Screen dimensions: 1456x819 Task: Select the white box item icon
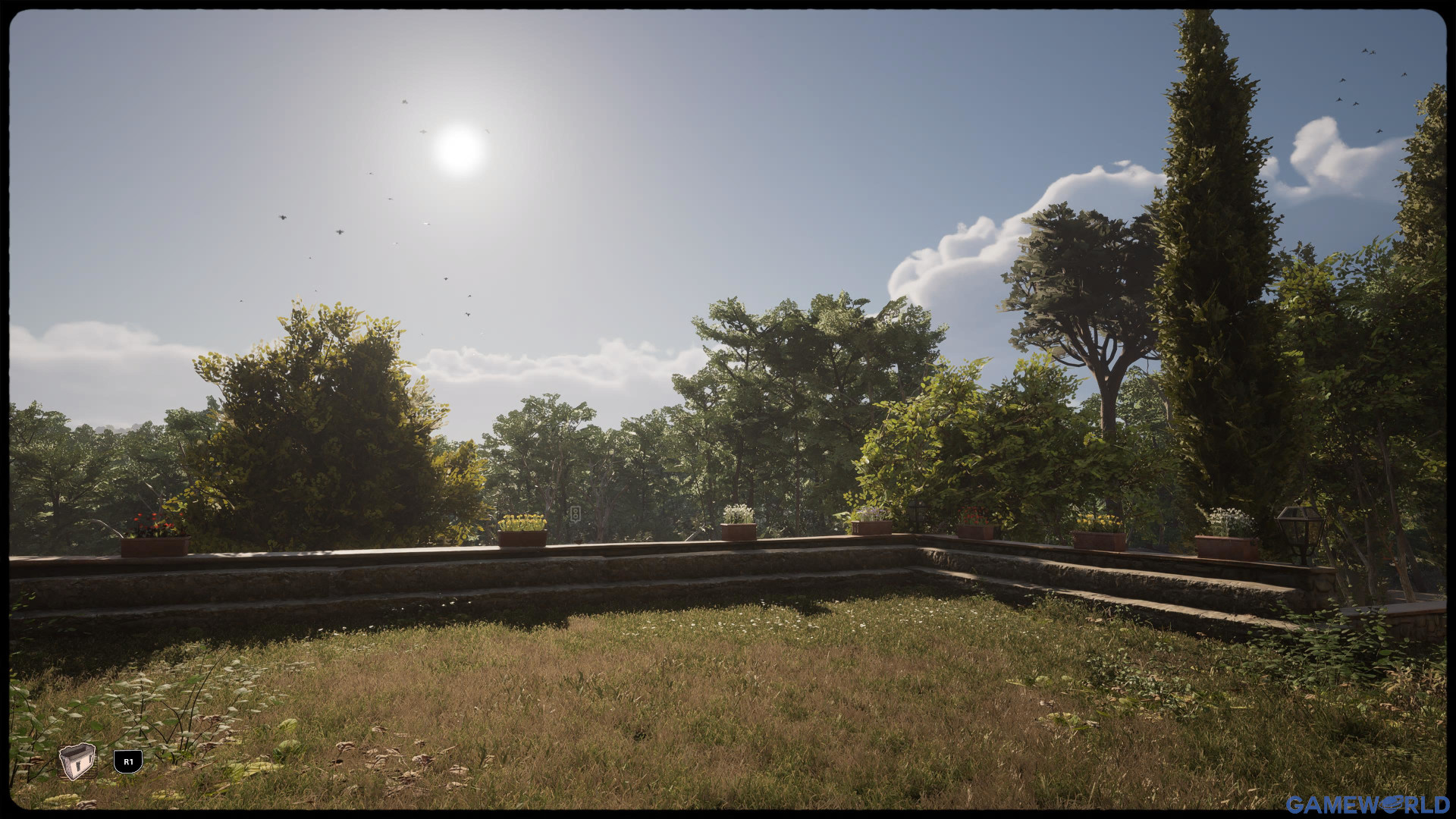[77, 761]
